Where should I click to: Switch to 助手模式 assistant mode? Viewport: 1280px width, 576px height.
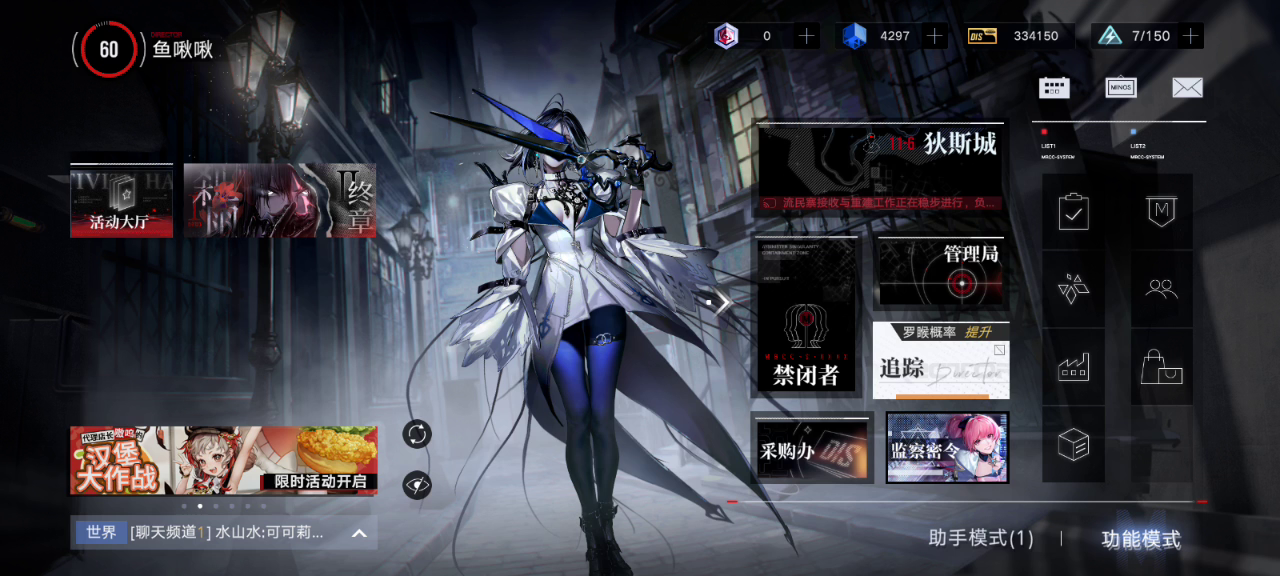coord(980,539)
